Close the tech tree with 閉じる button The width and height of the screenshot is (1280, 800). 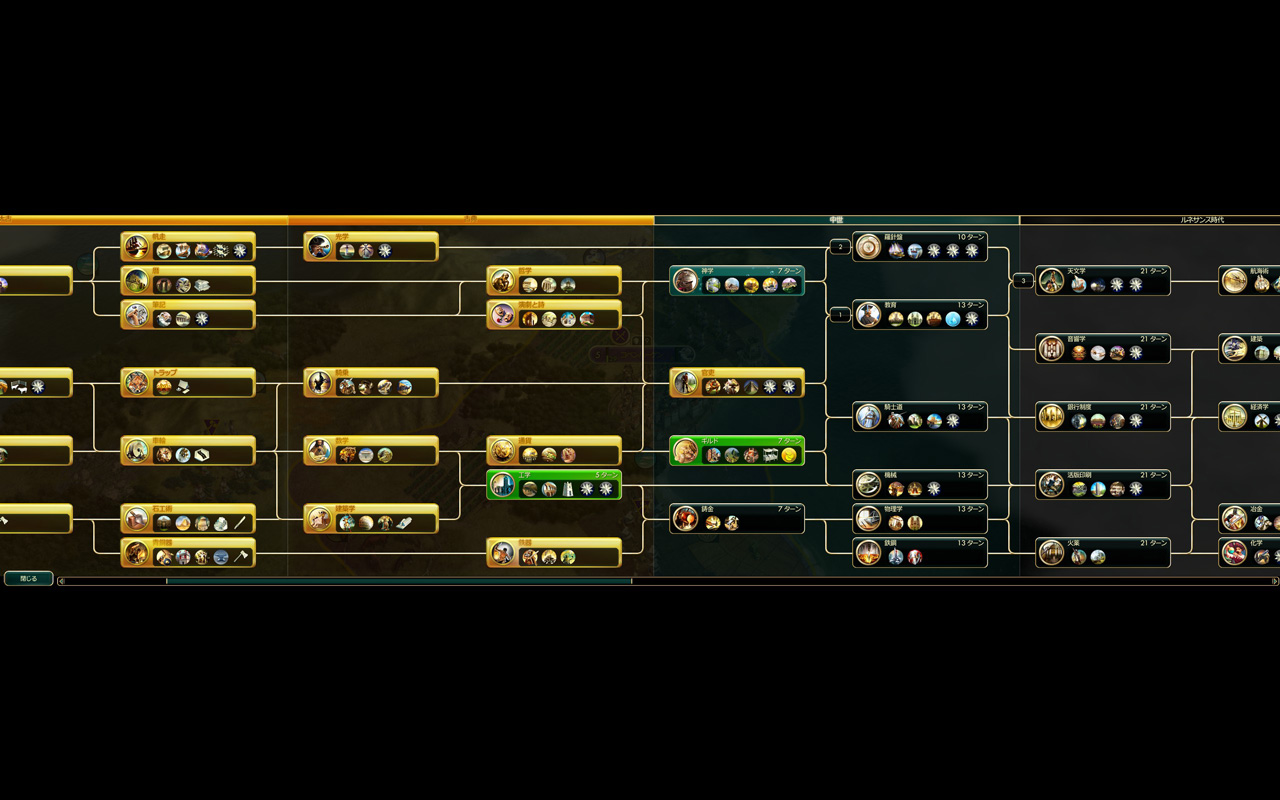pyautogui.click(x=28, y=578)
